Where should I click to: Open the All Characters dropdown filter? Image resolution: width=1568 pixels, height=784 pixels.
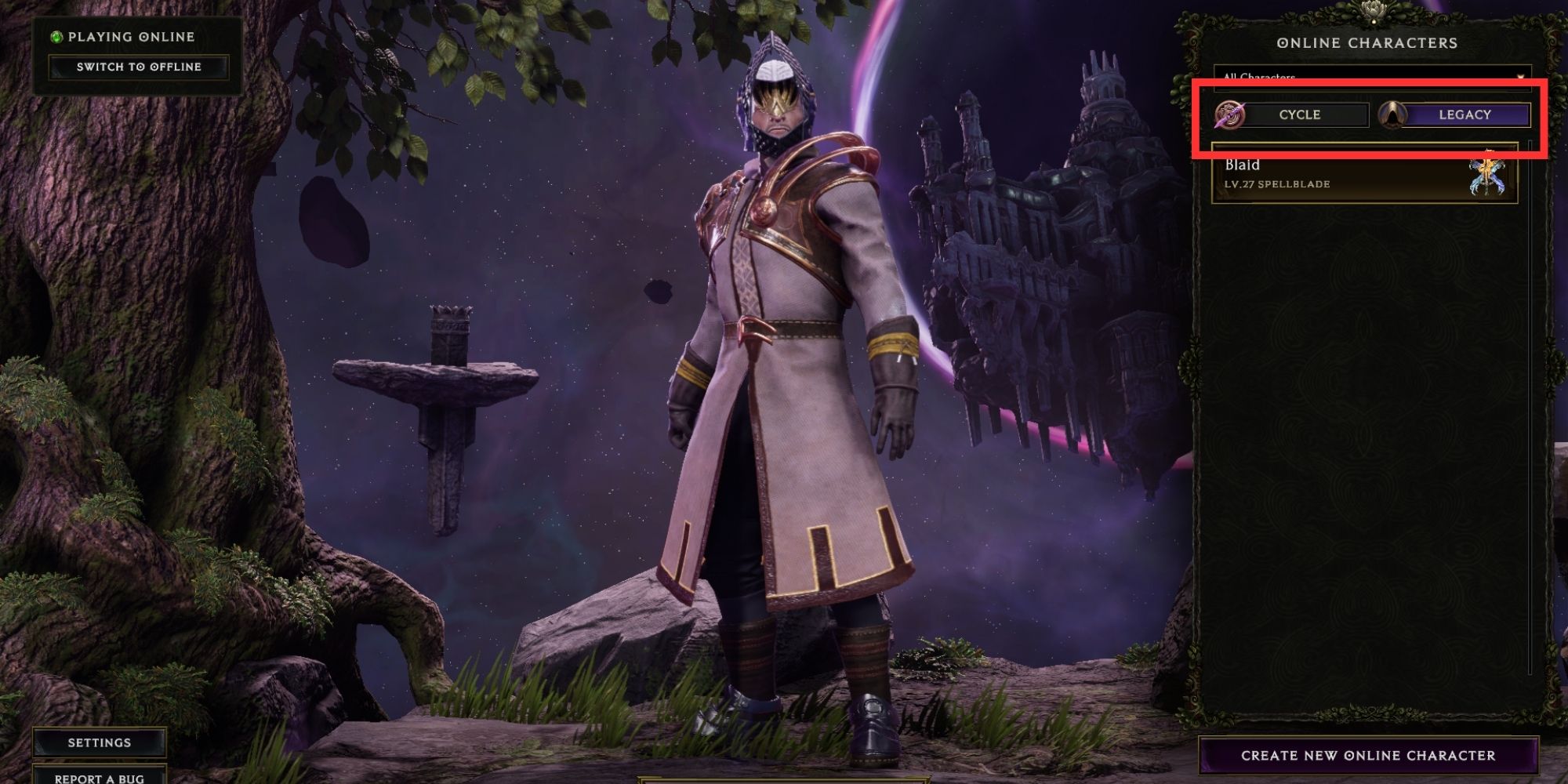1372,77
